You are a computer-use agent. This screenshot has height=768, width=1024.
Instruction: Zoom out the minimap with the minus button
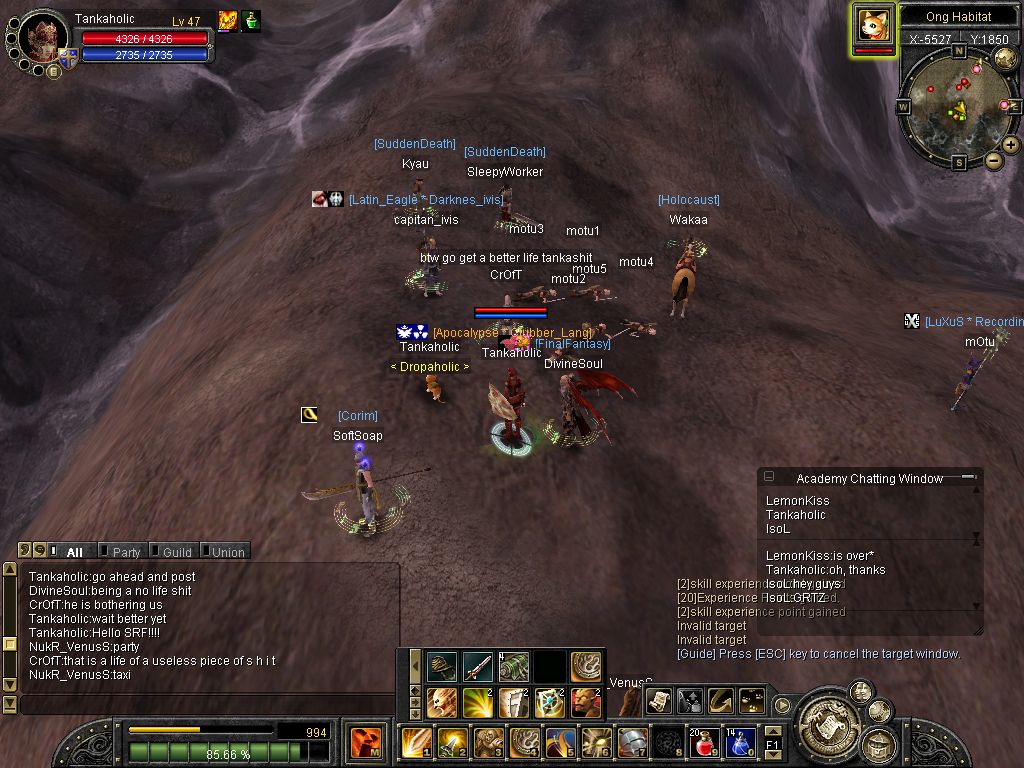coord(993,160)
